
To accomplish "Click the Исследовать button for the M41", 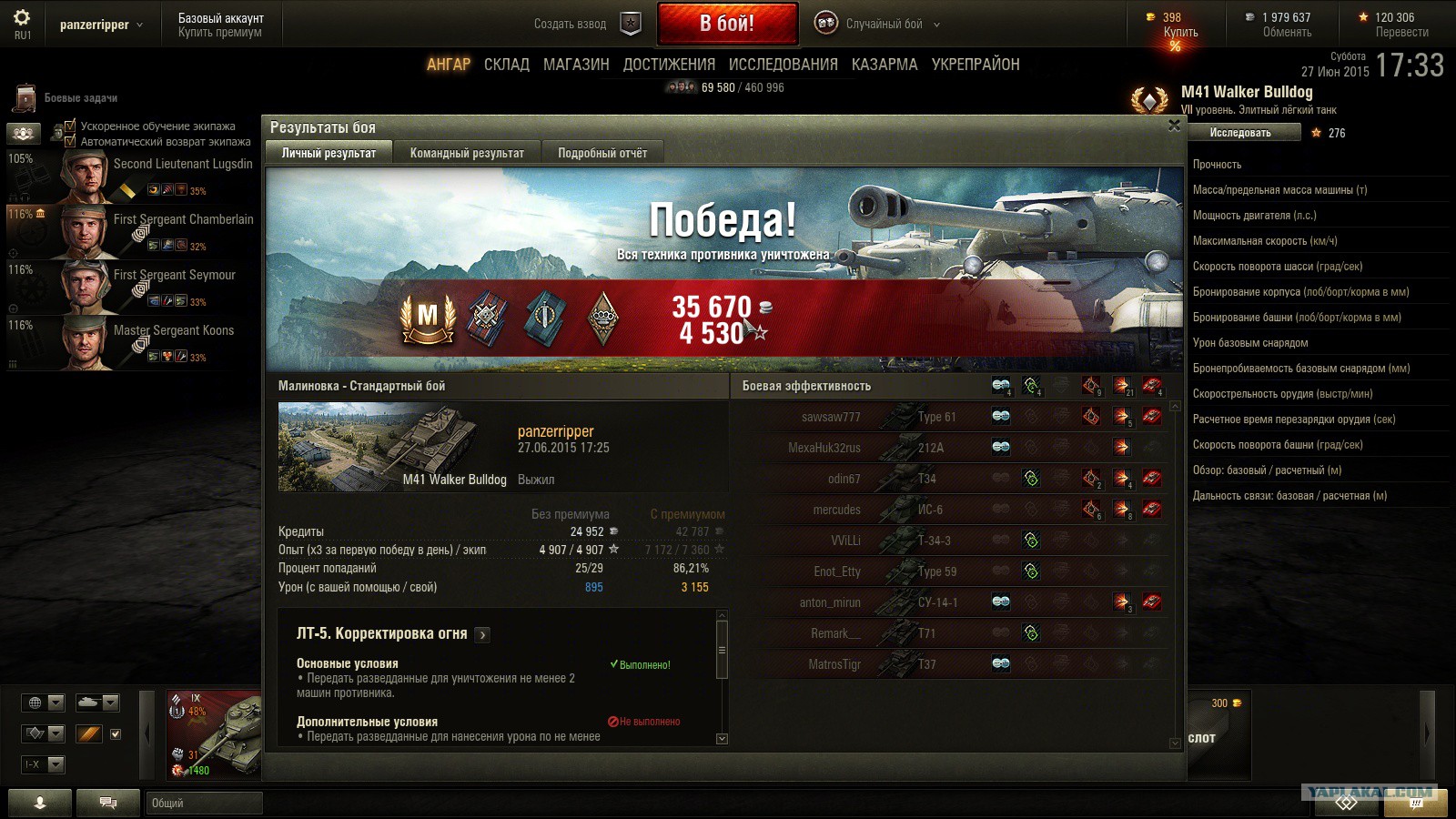I will [x=1240, y=133].
